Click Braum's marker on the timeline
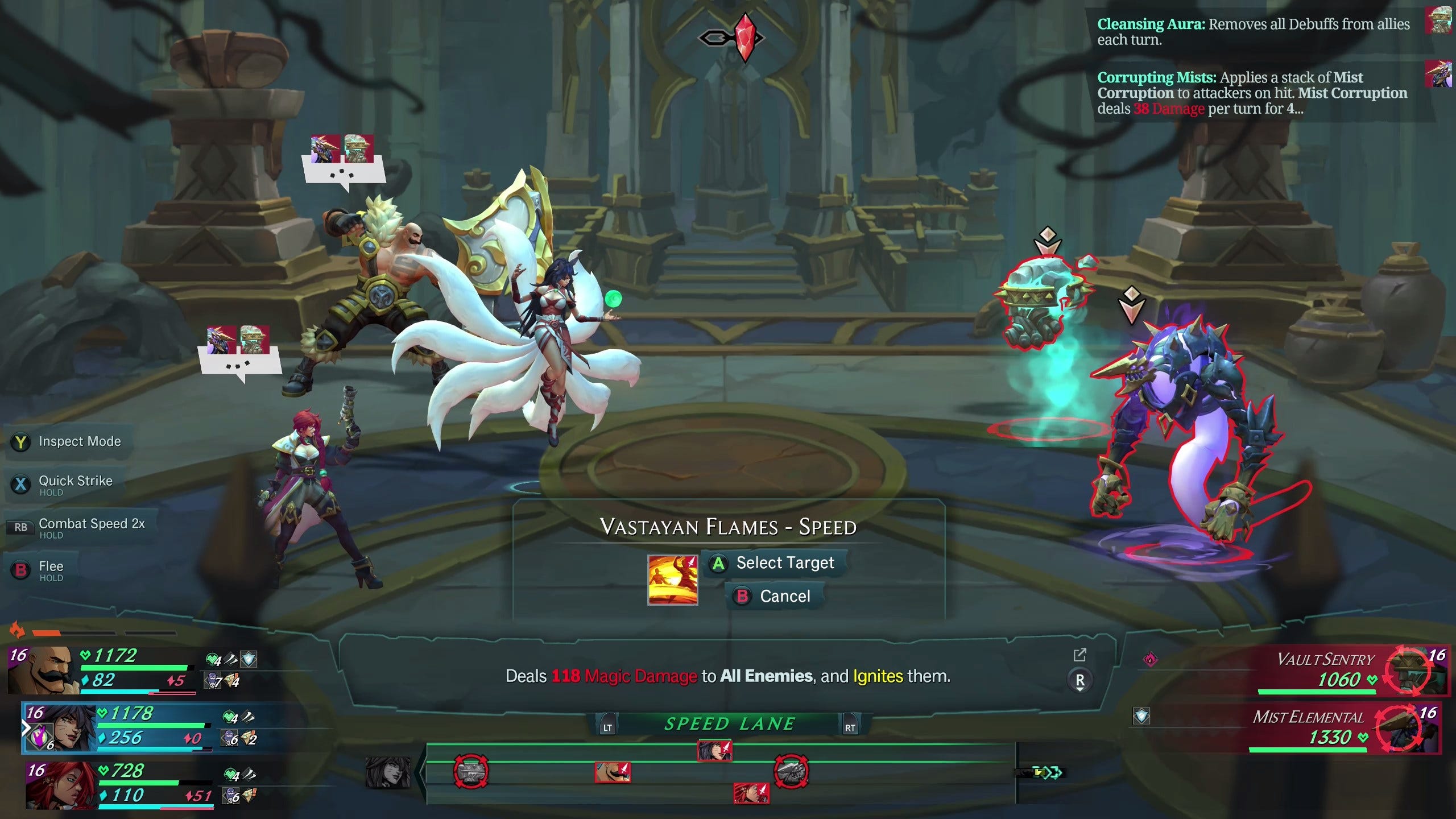 (x=612, y=772)
